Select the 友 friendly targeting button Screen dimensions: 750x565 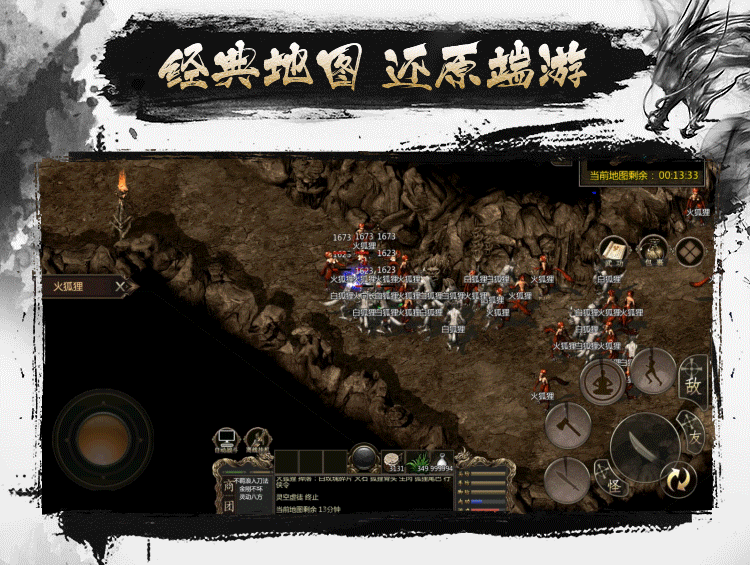pos(693,432)
